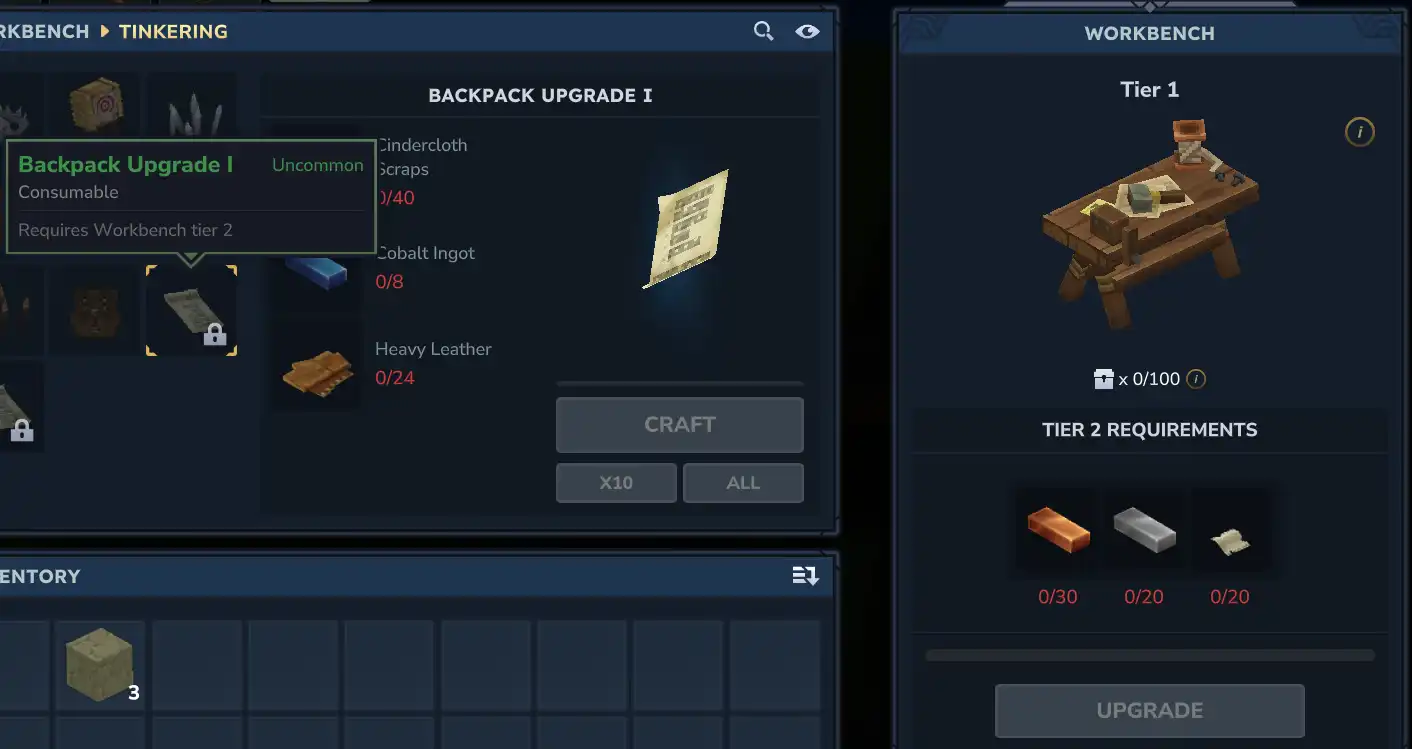Click the workbench upgrade progress bar
The width and height of the screenshot is (1412, 749).
click(x=1149, y=655)
